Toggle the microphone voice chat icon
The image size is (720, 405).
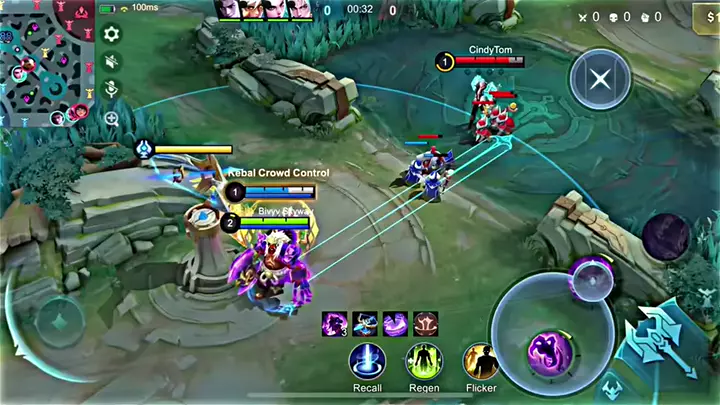[112, 89]
